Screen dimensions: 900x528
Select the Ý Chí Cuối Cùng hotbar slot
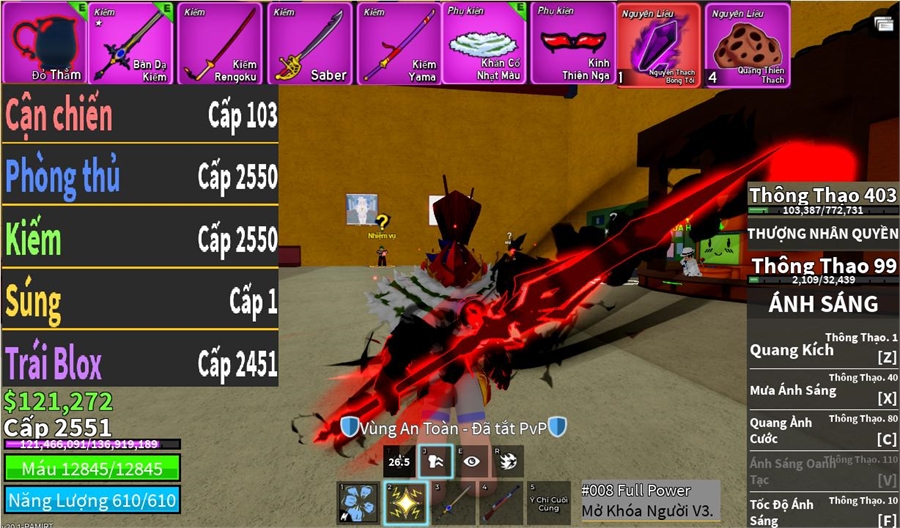click(550, 503)
